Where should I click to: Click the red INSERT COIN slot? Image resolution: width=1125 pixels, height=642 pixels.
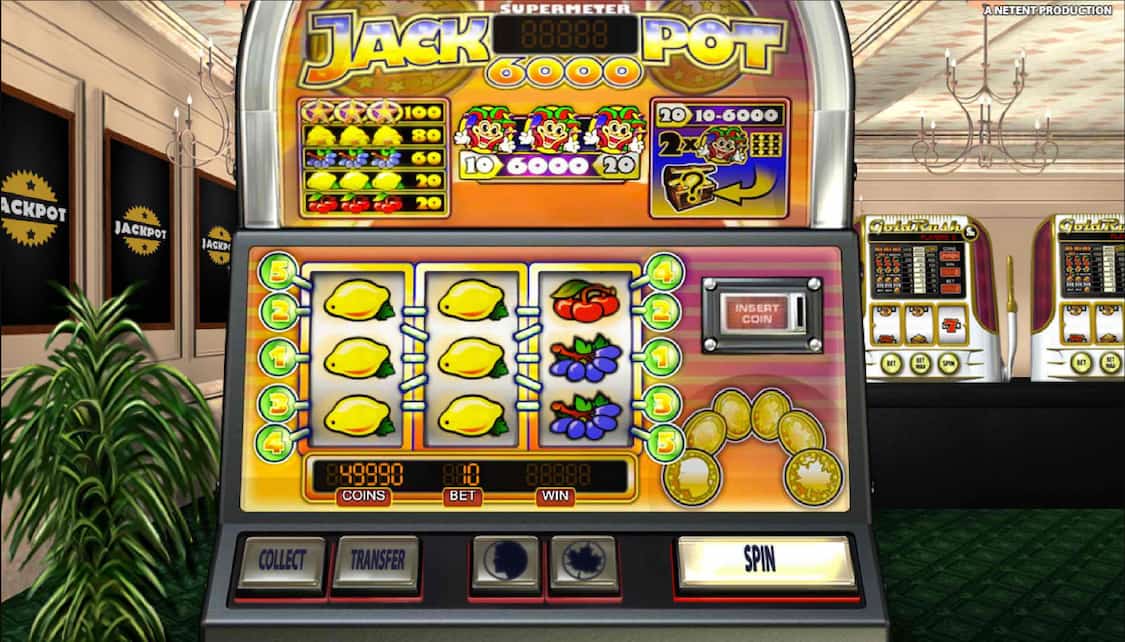coord(758,313)
